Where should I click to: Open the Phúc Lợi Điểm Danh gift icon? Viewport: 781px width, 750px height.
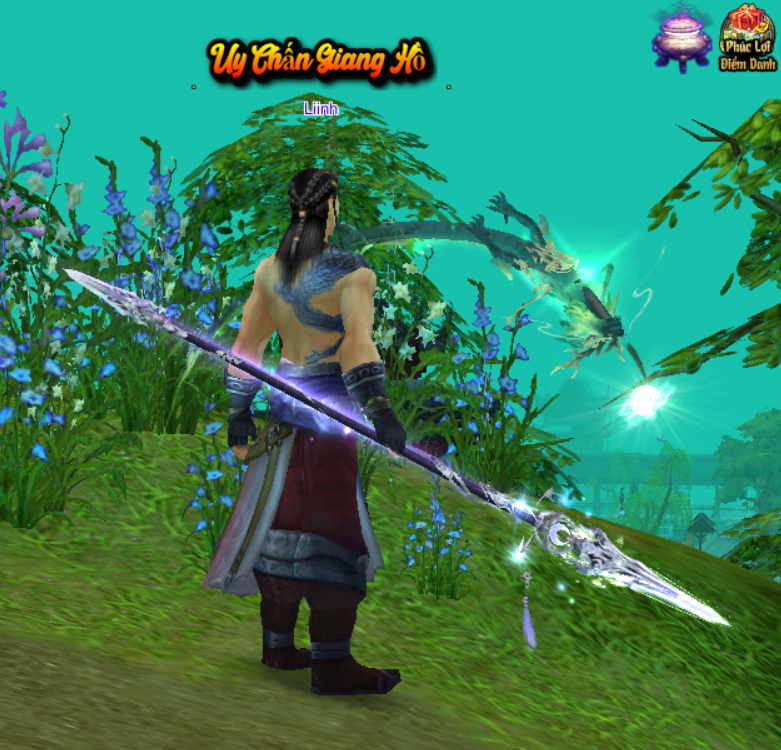pyautogui.click(x=747, y=37)
